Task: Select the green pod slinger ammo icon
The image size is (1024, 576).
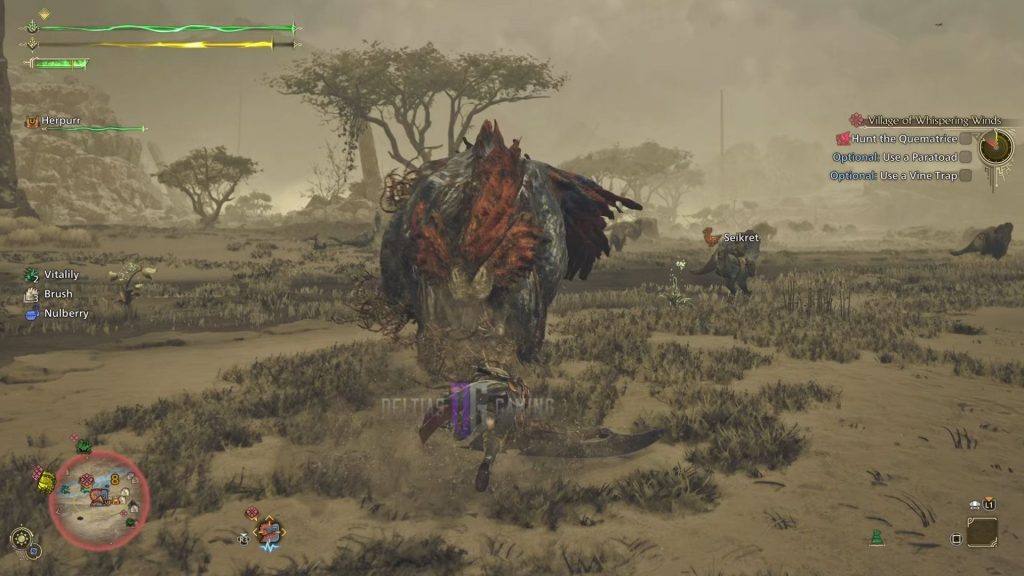Action: (x=877, y=537)
